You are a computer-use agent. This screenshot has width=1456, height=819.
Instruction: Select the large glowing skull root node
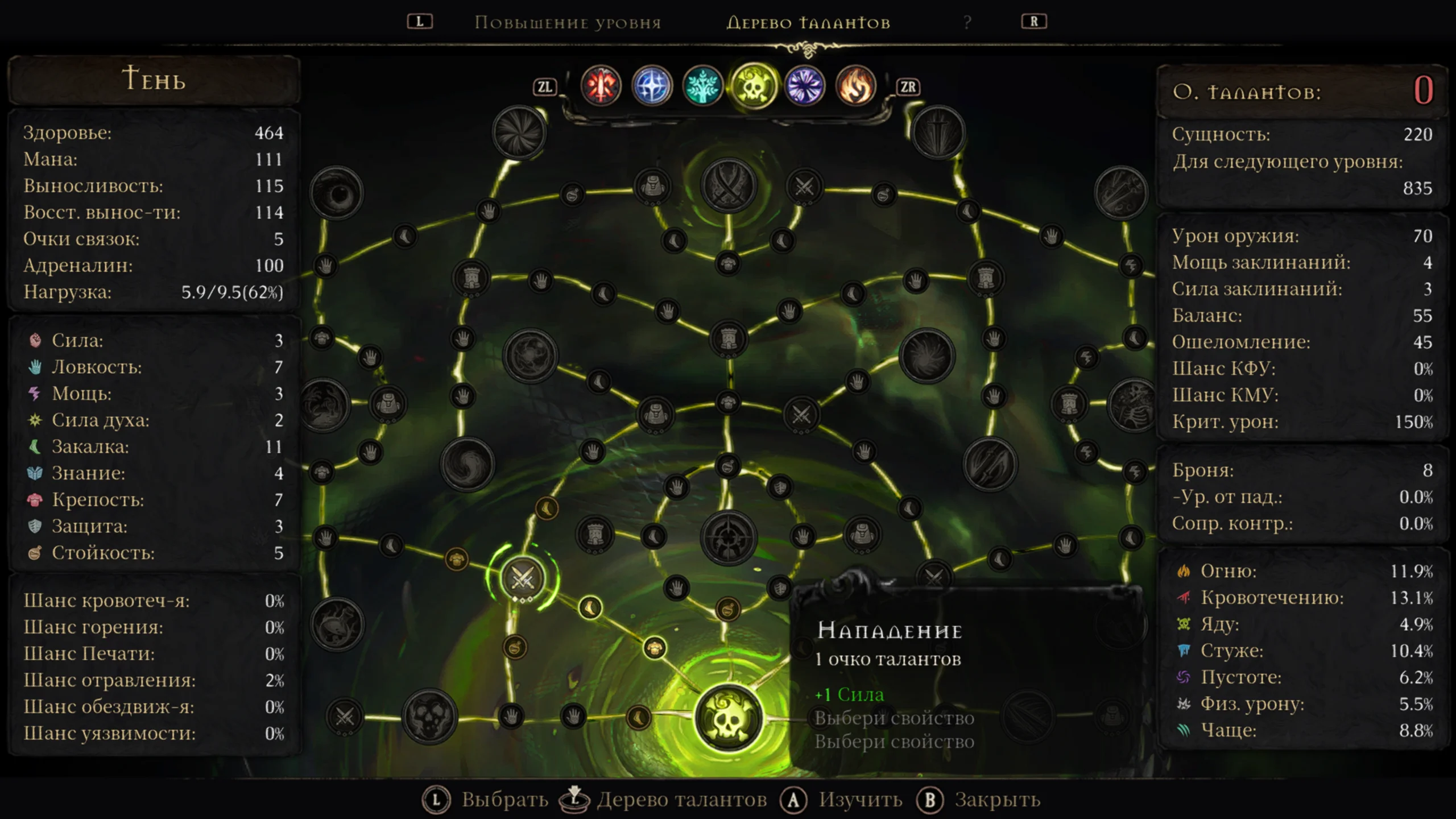728,718
